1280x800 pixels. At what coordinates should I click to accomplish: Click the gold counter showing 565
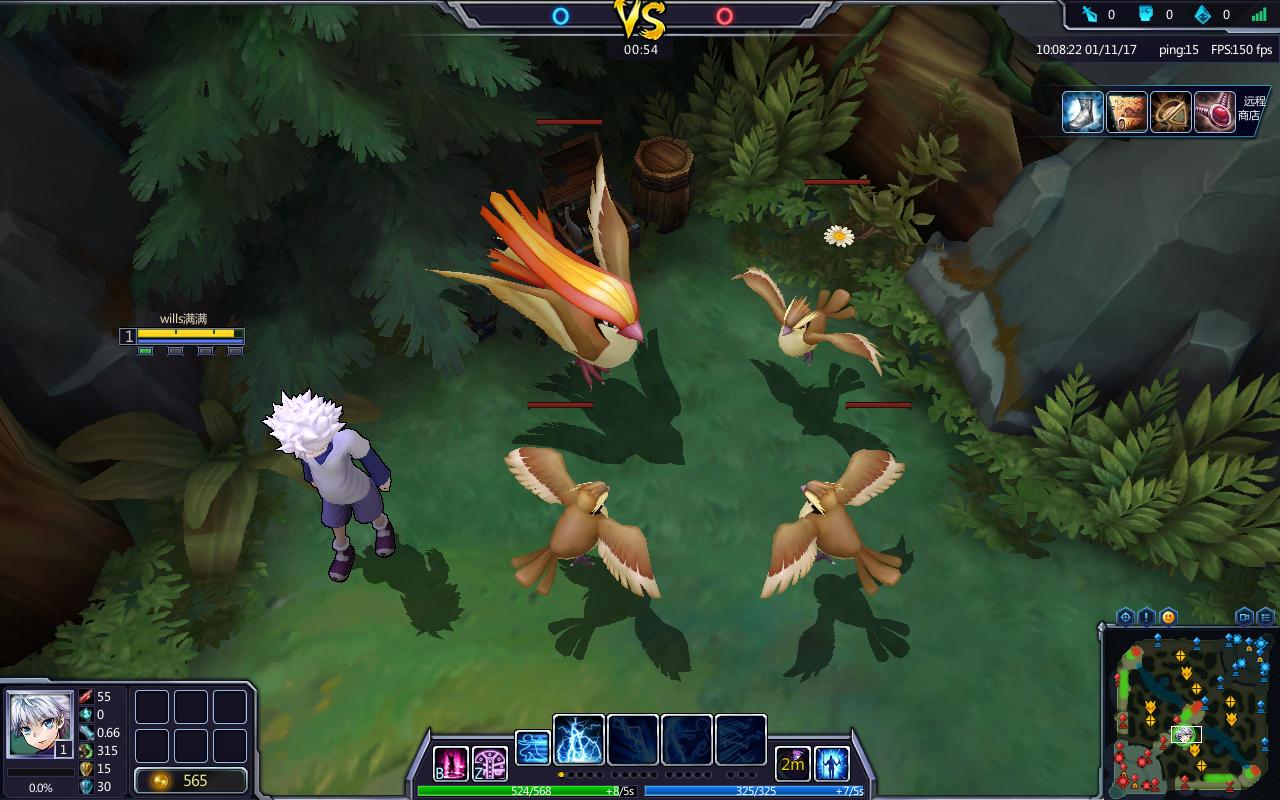pos(191,780)
